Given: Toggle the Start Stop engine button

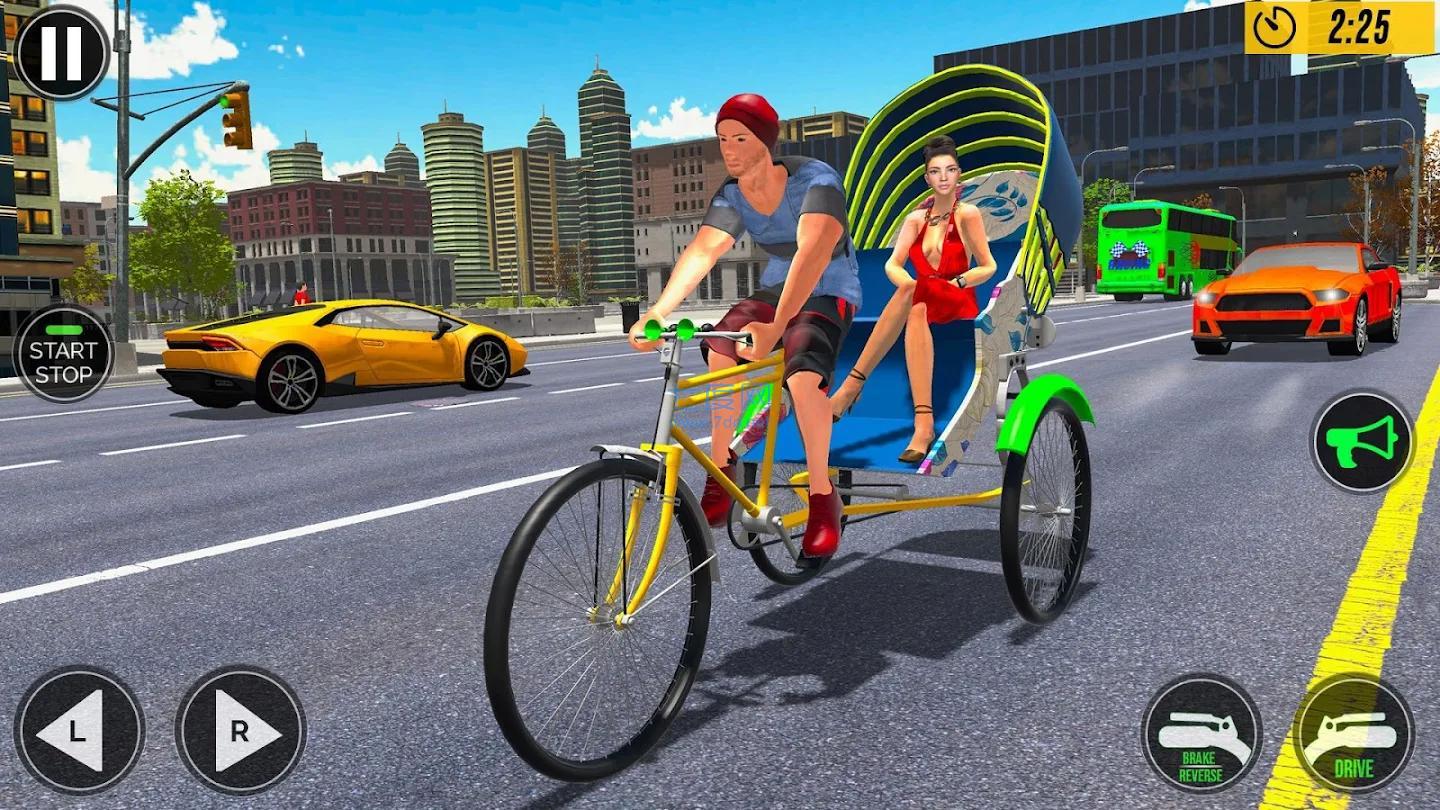Looking at the screenshot, I should (x=63, y=353).
